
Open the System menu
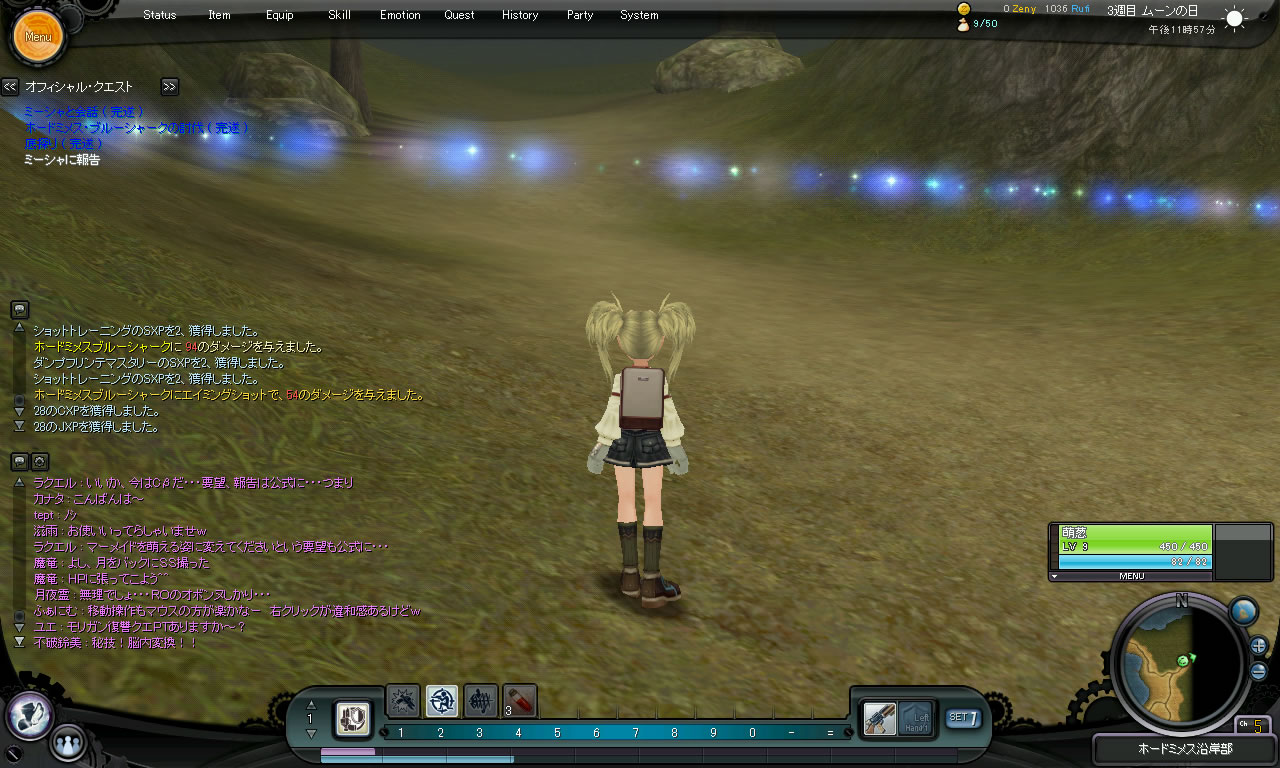(639, 15)
